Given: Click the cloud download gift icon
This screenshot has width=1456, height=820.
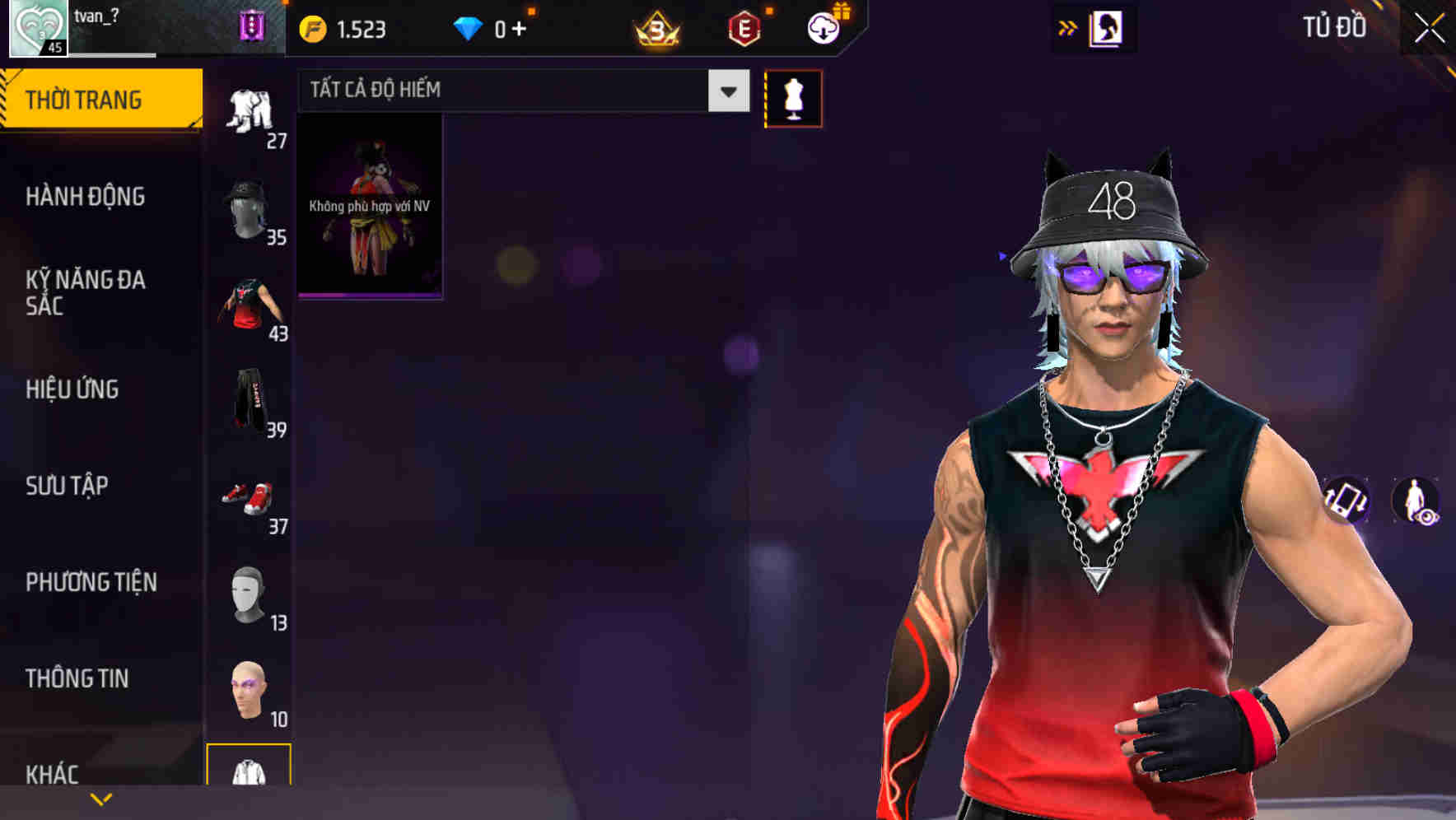Looking at the screenshot, I should tap(823, 26).
